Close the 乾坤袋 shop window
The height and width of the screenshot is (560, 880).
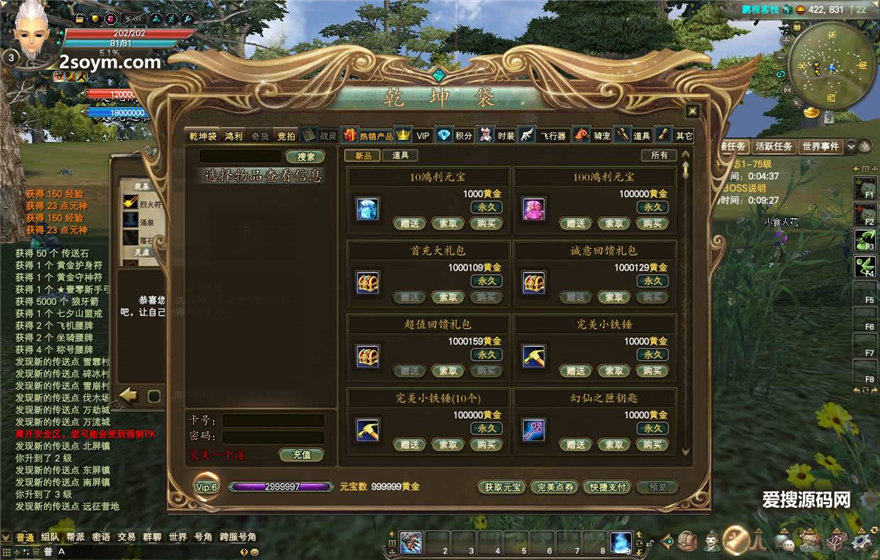click(692, 111)
